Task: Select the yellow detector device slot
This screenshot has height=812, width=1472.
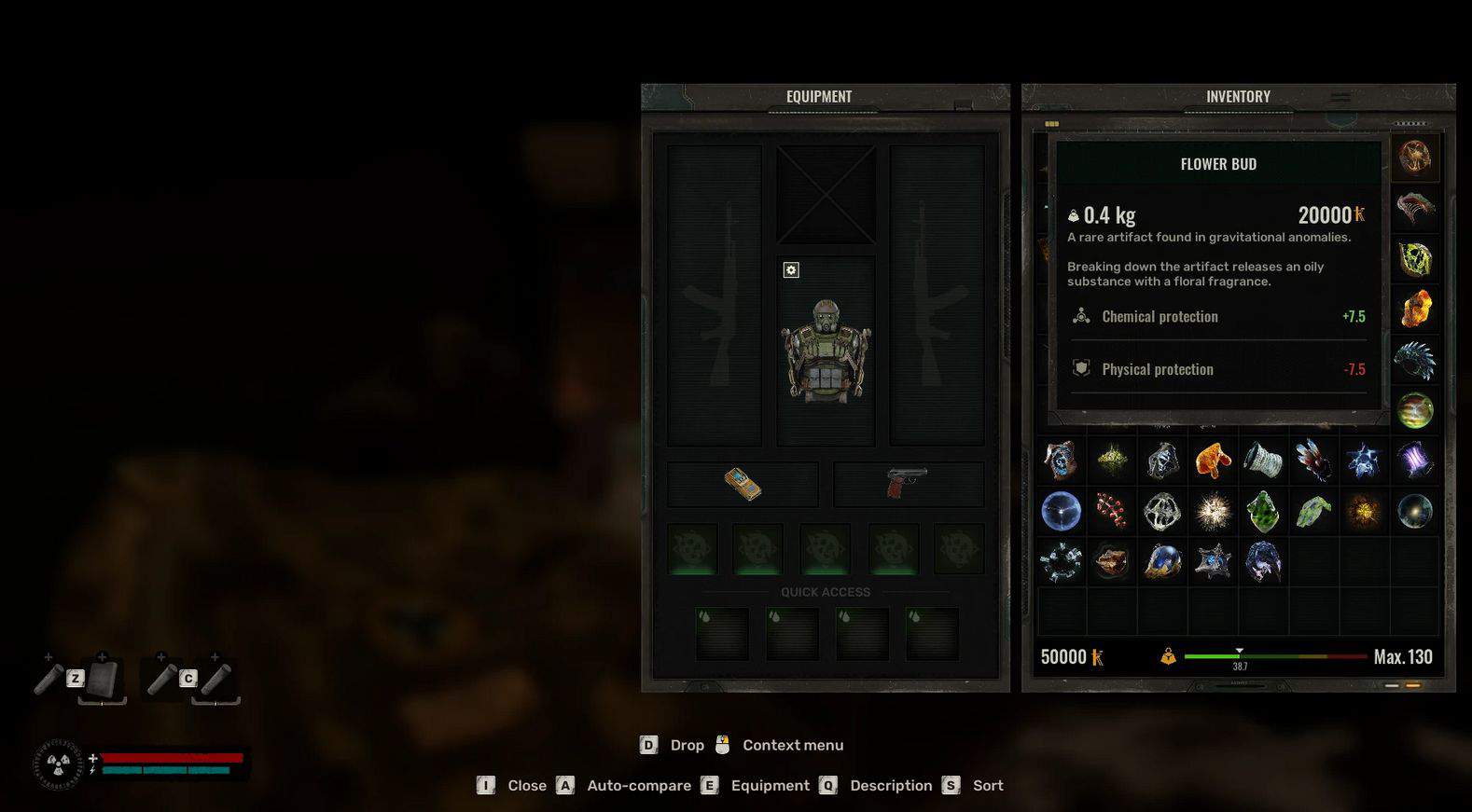Action: coord(743,484)
